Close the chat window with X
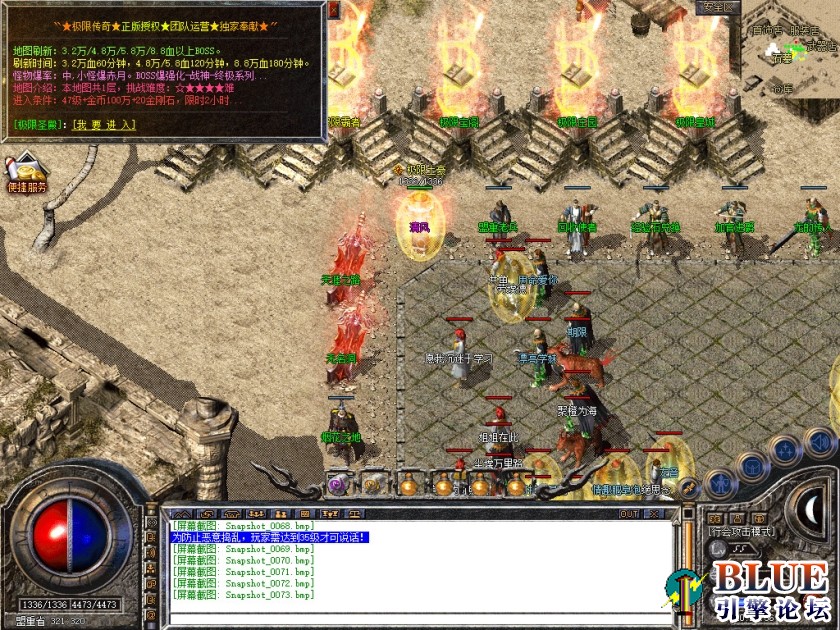The height and width of the screenshot is (630, 840). click(655, 514)
